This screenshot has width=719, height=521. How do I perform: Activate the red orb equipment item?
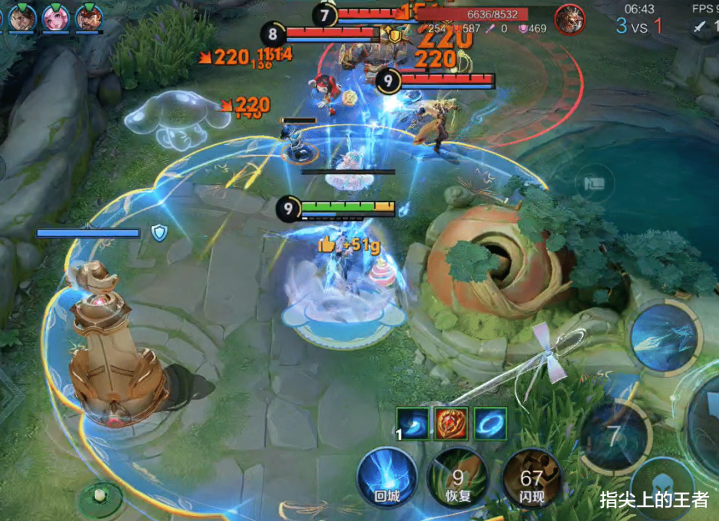click(451, 423)
